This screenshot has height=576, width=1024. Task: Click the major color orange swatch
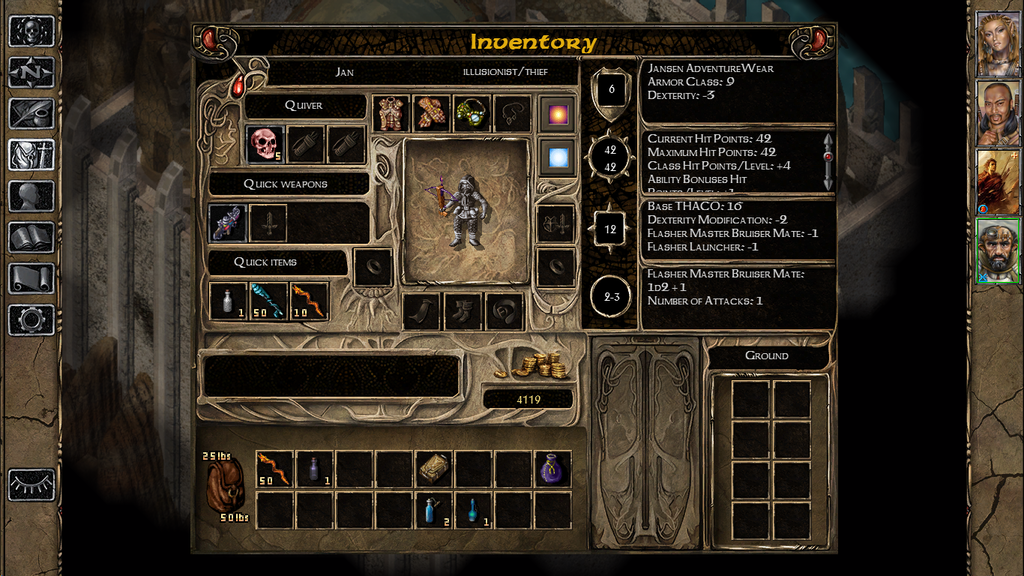(557, 114)
